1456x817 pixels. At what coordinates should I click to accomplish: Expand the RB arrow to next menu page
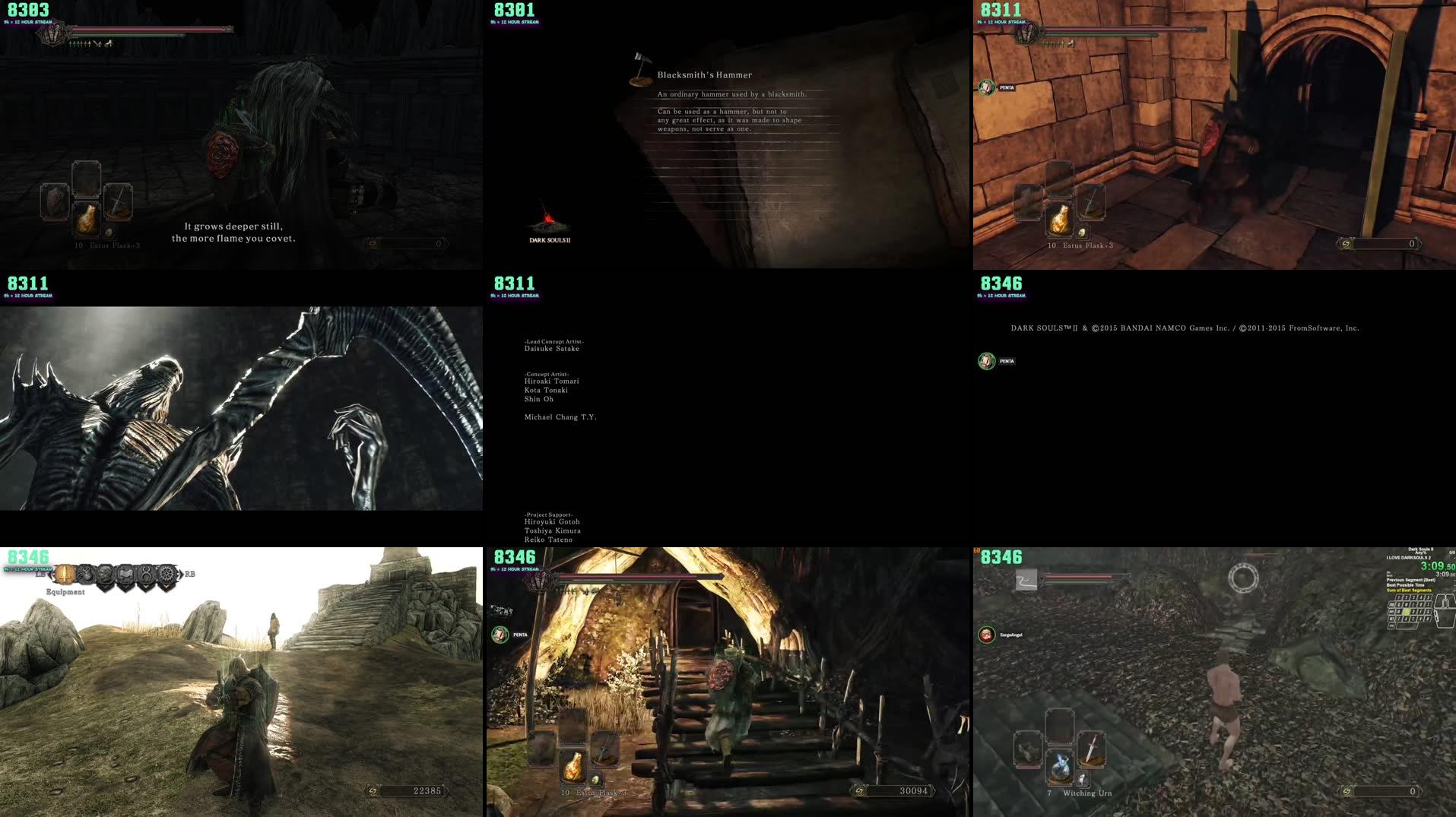181,575
